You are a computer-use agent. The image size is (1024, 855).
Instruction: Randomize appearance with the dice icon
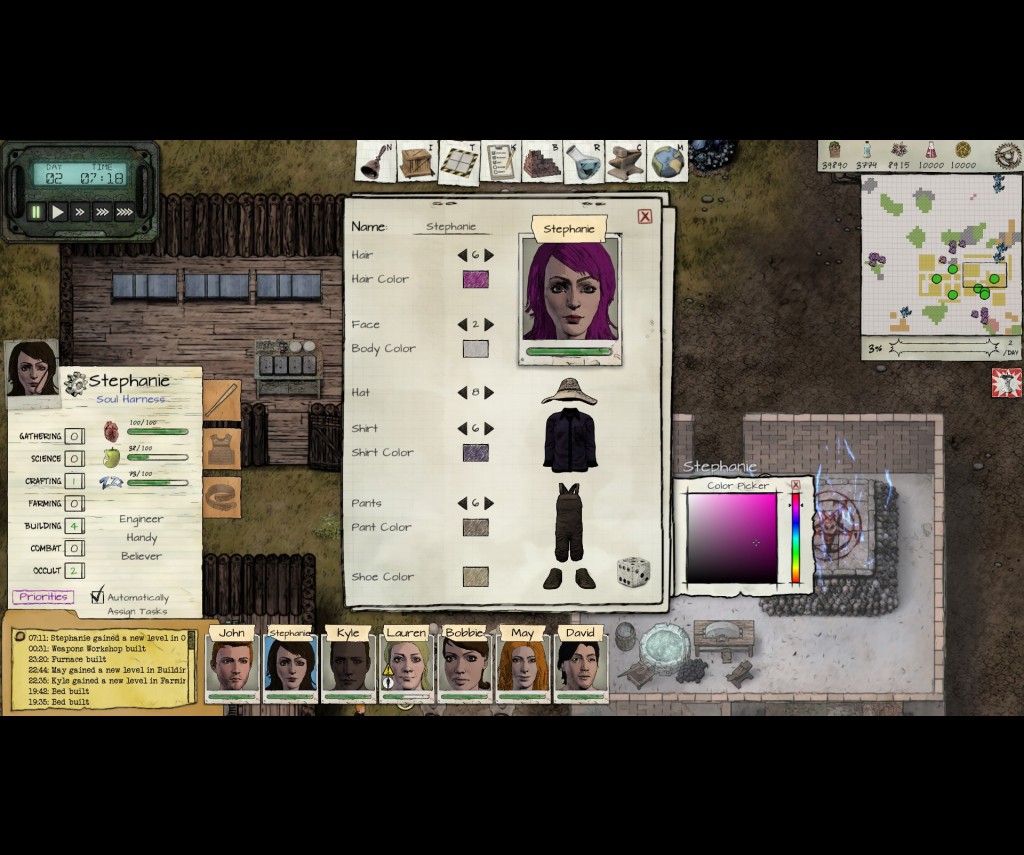[x=632, y=572]
